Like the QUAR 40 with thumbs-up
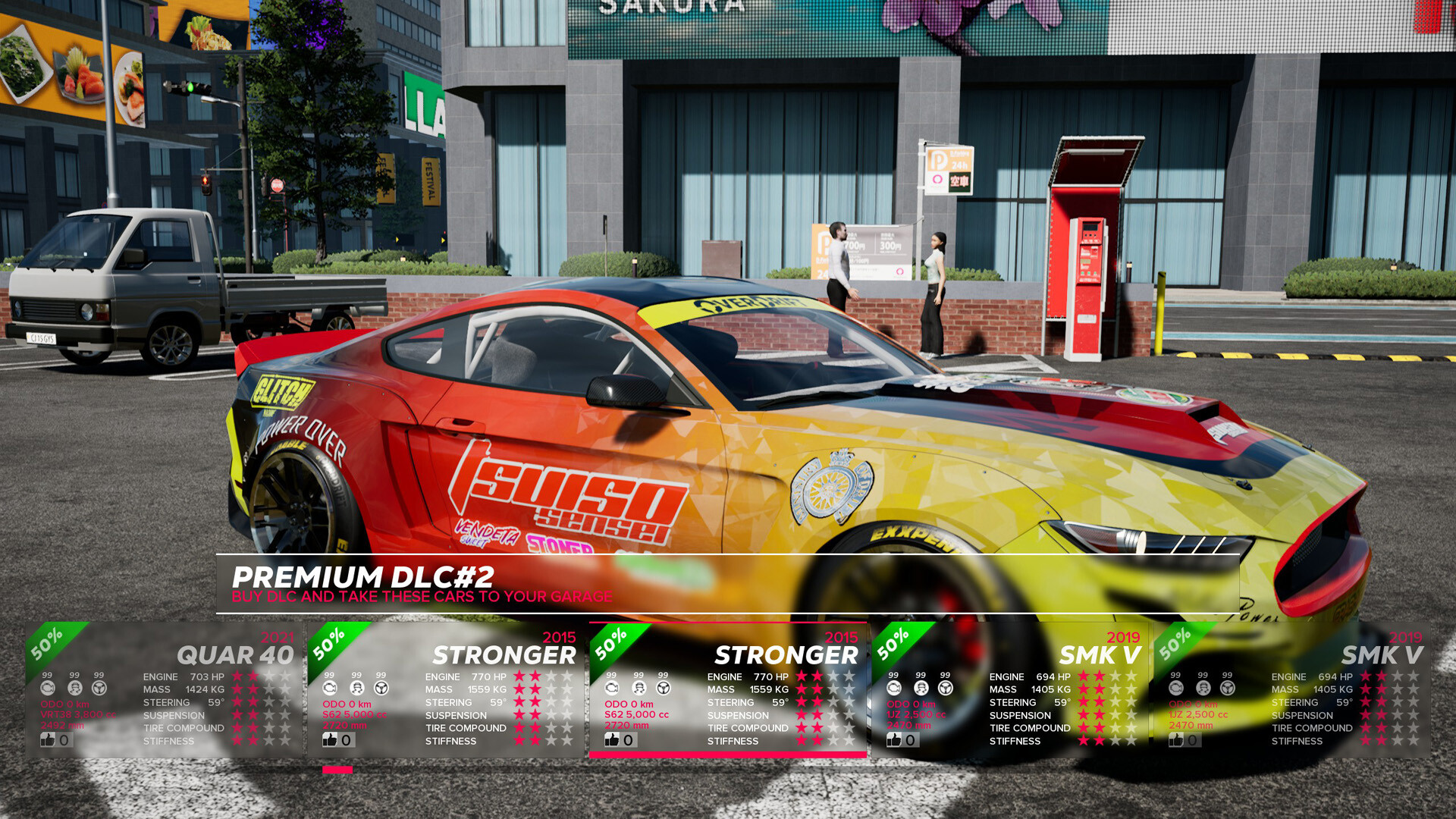Viewport: 1456px width, 819px height. point(49,739)
